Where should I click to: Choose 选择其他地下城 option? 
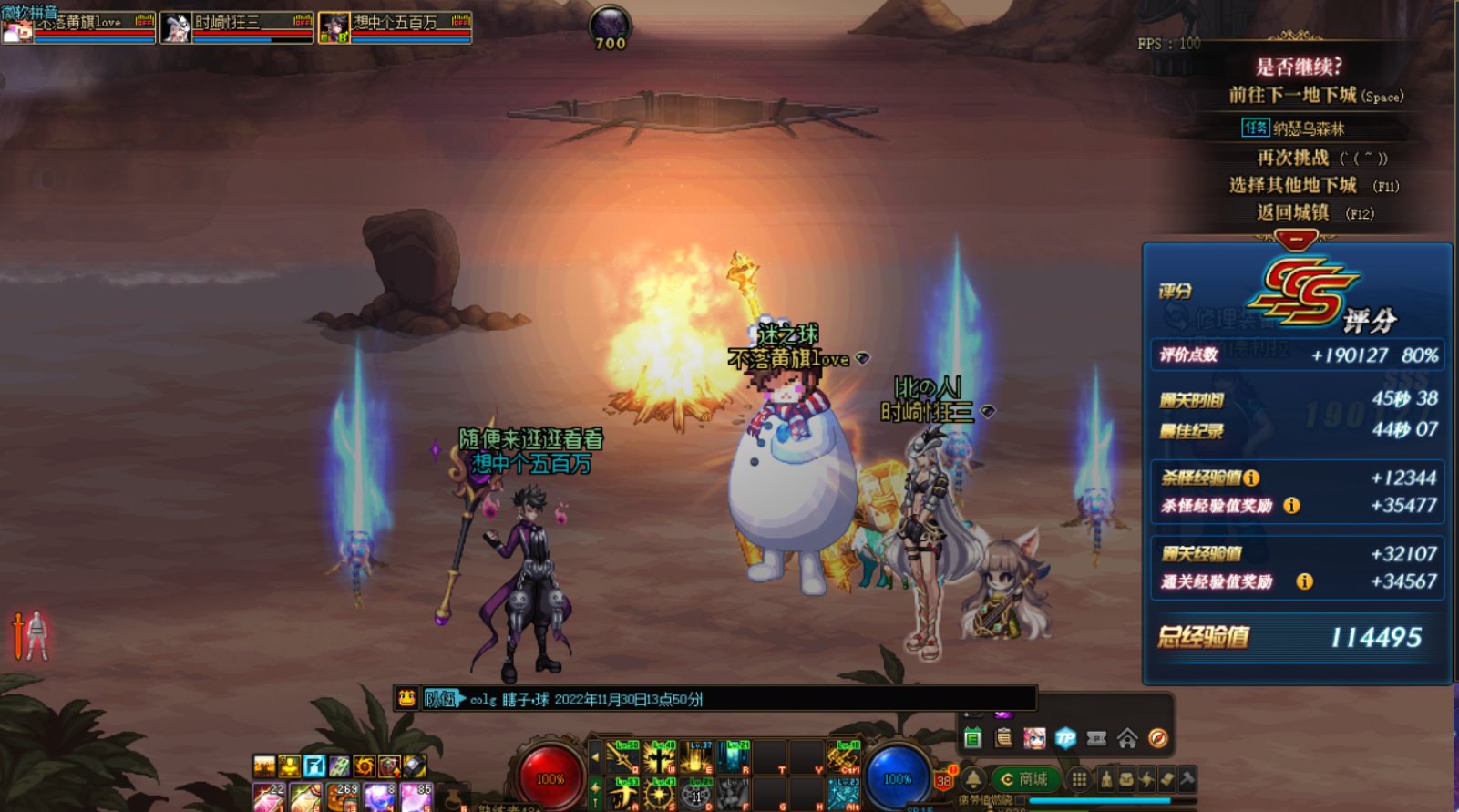pyautogui.click(x=1293, y=185)
